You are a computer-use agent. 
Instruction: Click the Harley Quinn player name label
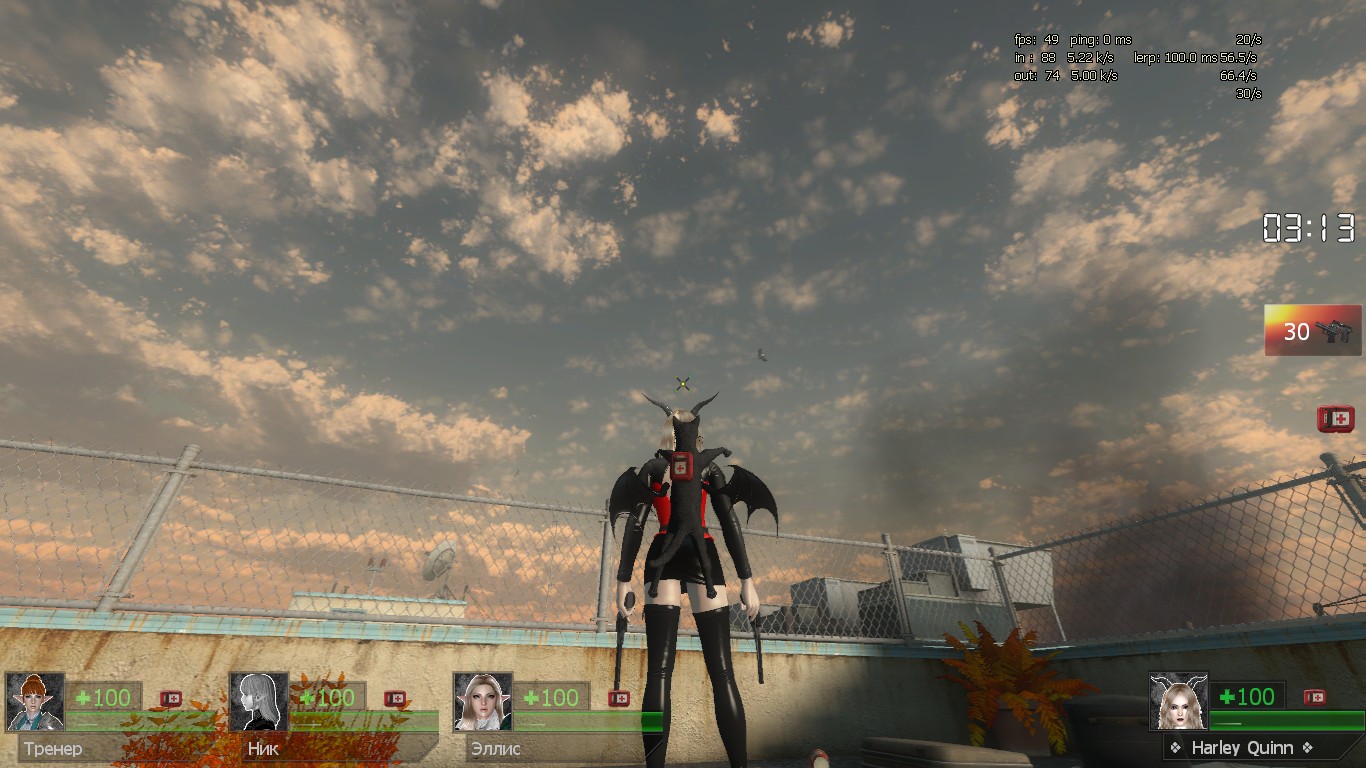pyautogui.click(x=1242, y=748)
